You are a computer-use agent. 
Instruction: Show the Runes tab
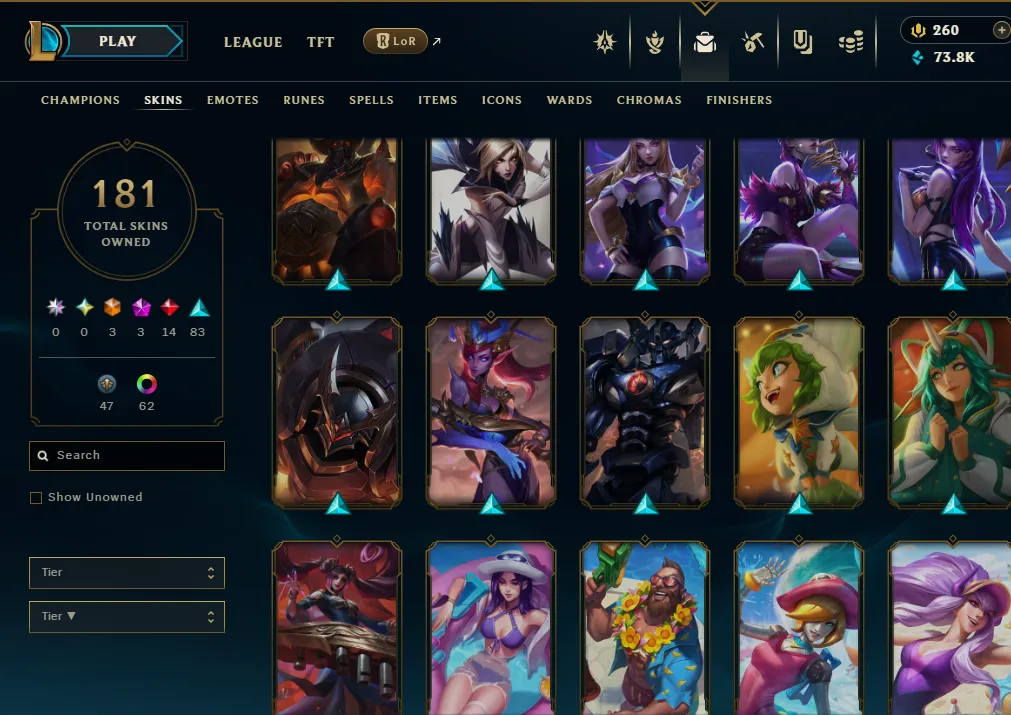tap(304, 100)
